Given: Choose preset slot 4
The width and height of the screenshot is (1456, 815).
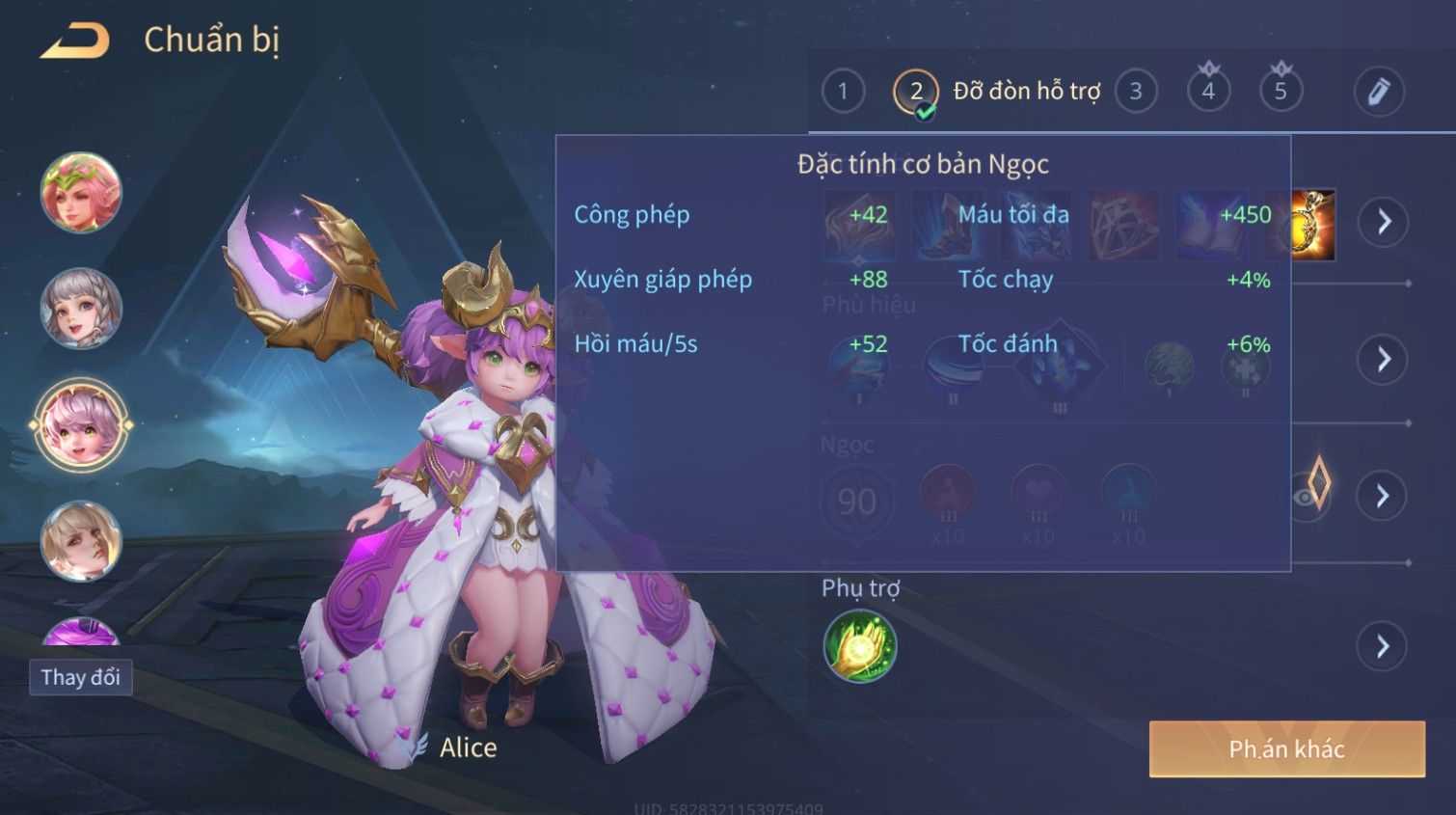Looking at the screenshot, I should point(1208,92).
